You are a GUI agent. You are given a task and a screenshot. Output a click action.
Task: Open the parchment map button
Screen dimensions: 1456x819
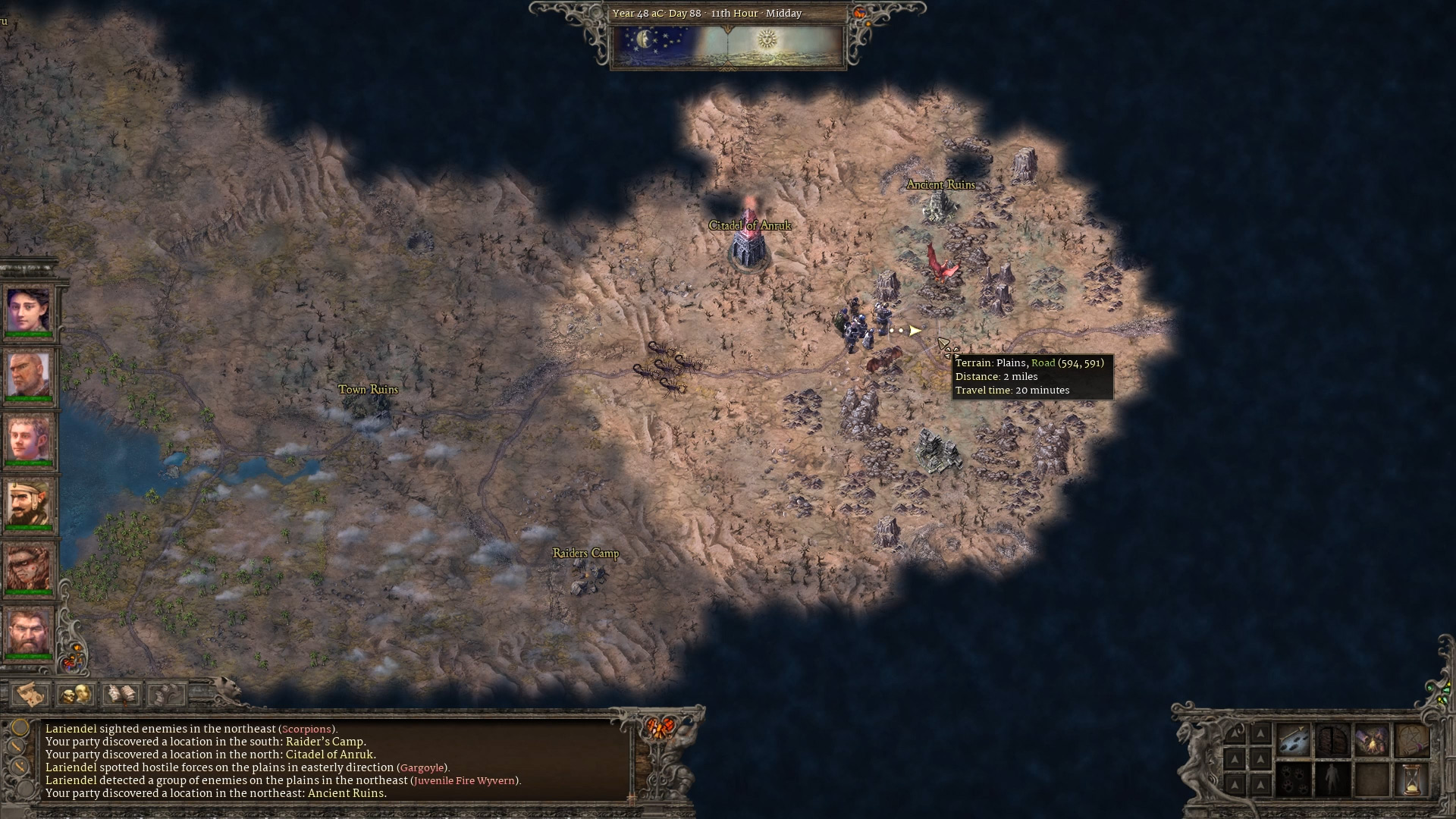tap(31, 693)
